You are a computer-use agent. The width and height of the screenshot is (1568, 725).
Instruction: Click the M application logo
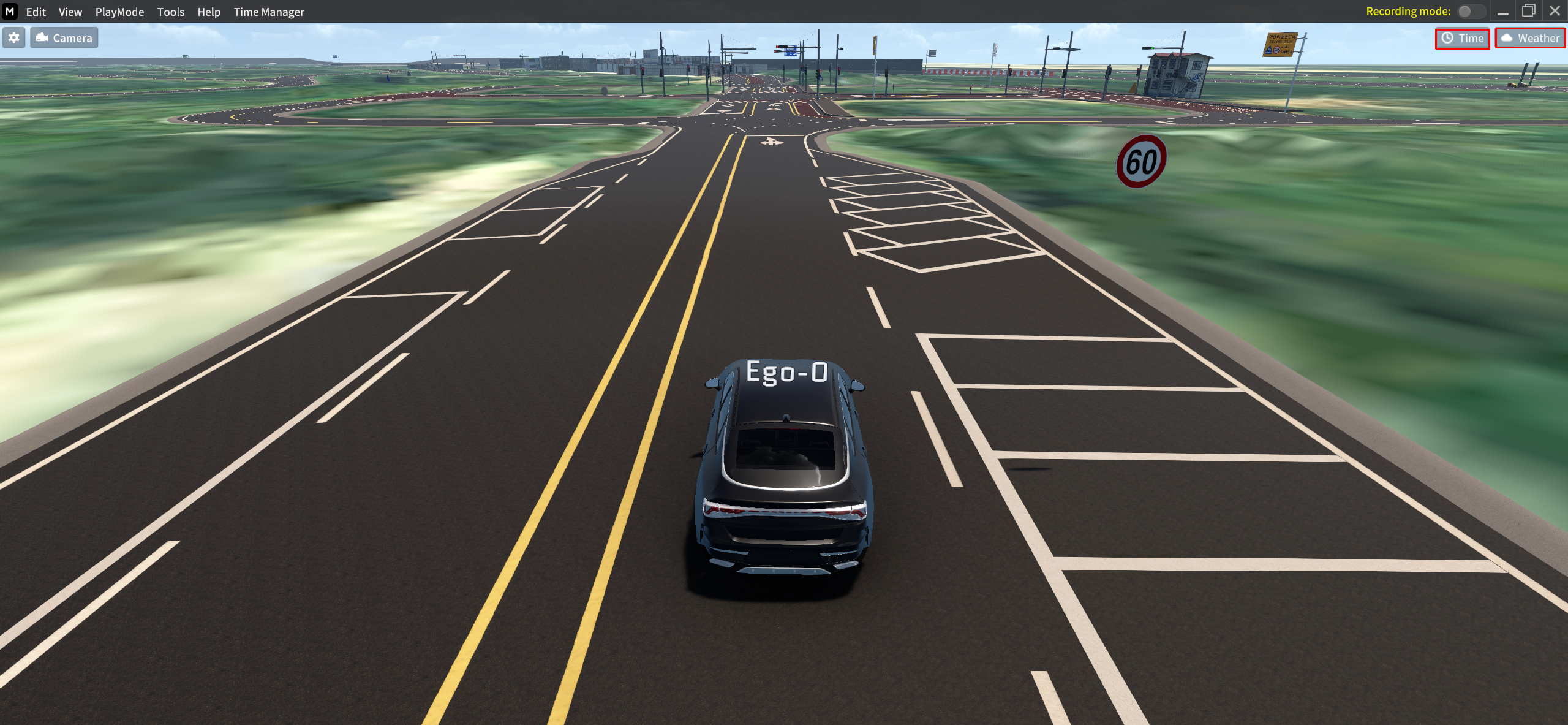[10, 11]
